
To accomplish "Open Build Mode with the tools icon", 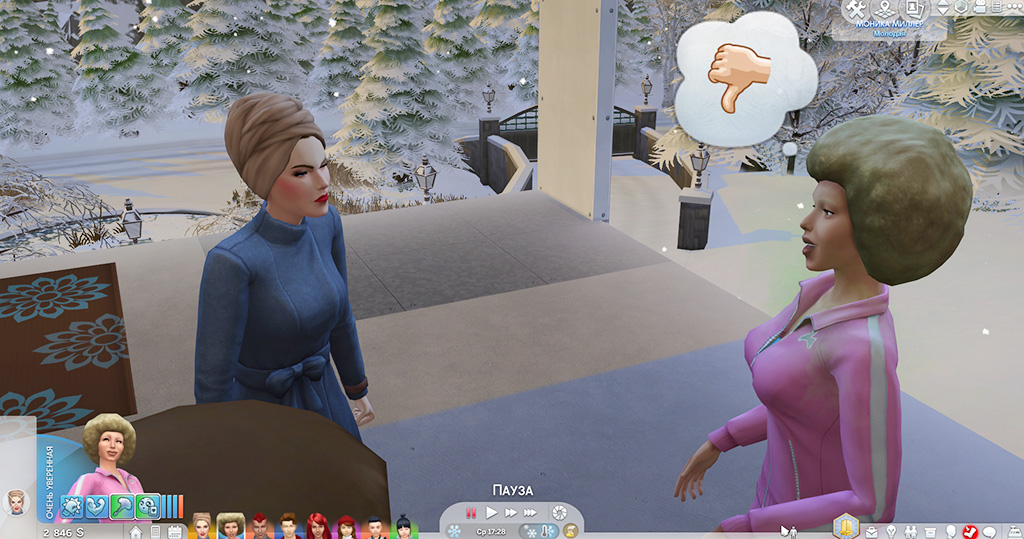I will 855,9.
